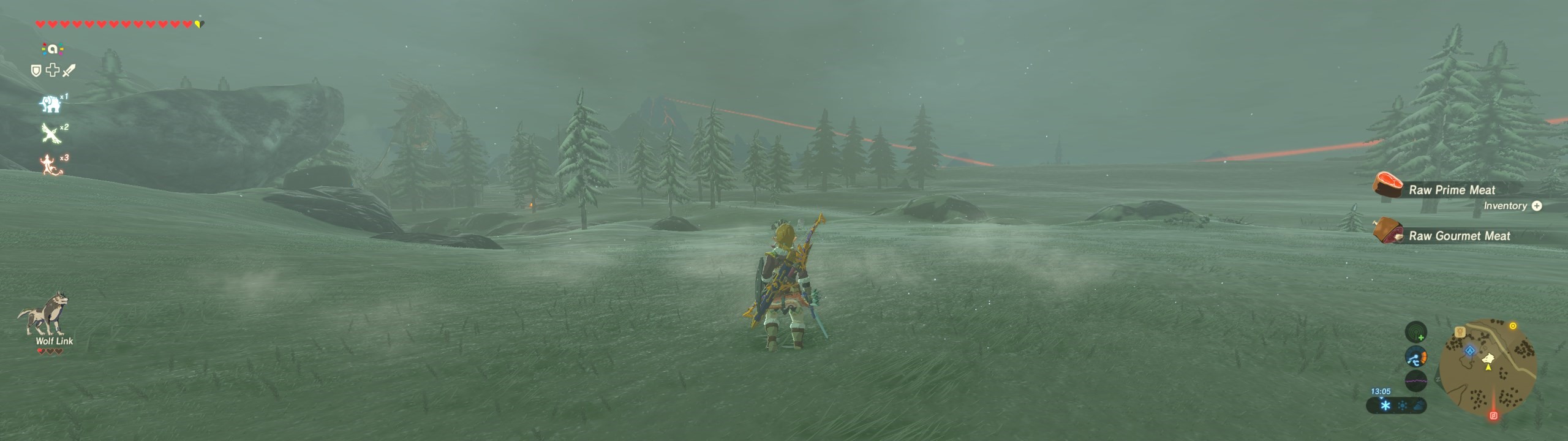
Task: Choose the shield quick-select icon
Action: click(x=36, y=71)
